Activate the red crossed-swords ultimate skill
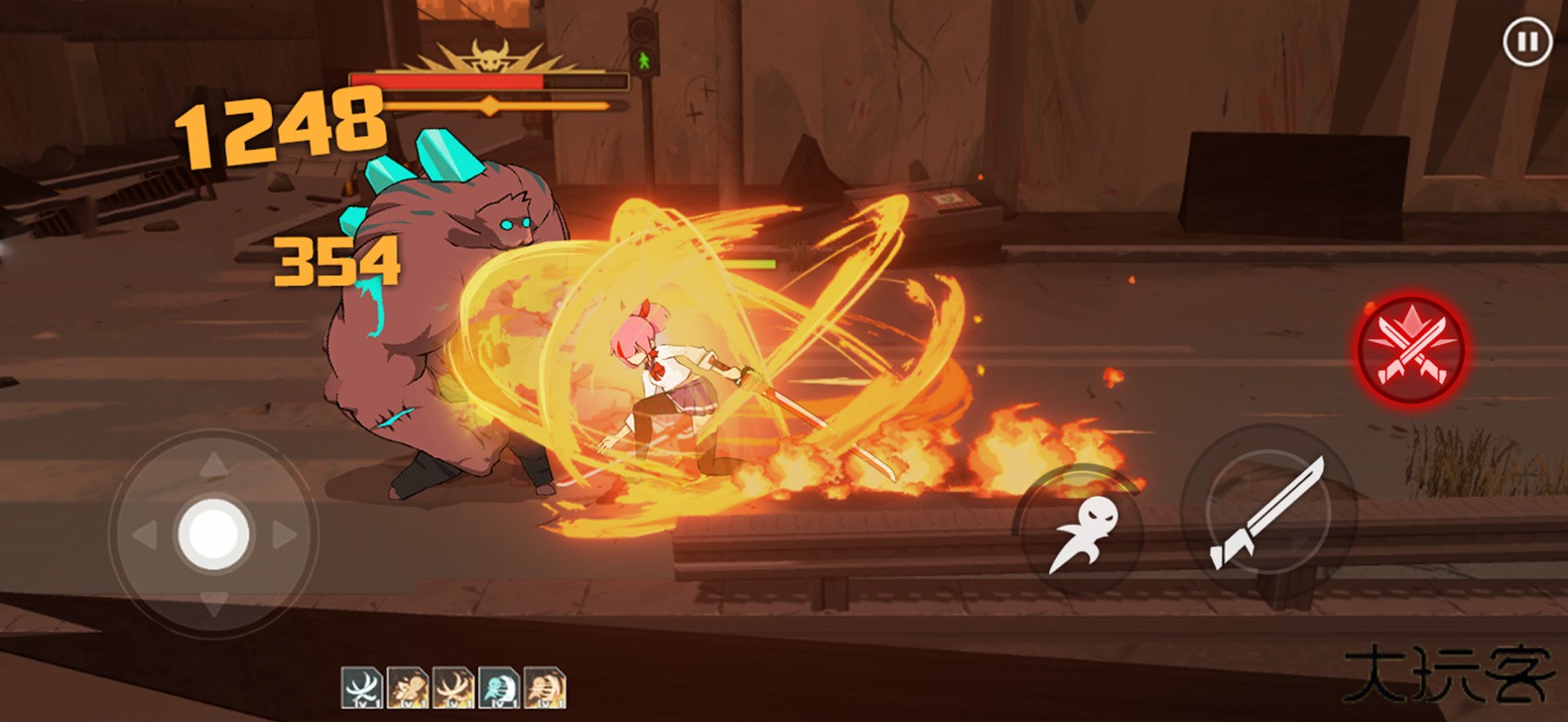The height and width of the screenshot is (722, 1568). [x=1411, y=348]
